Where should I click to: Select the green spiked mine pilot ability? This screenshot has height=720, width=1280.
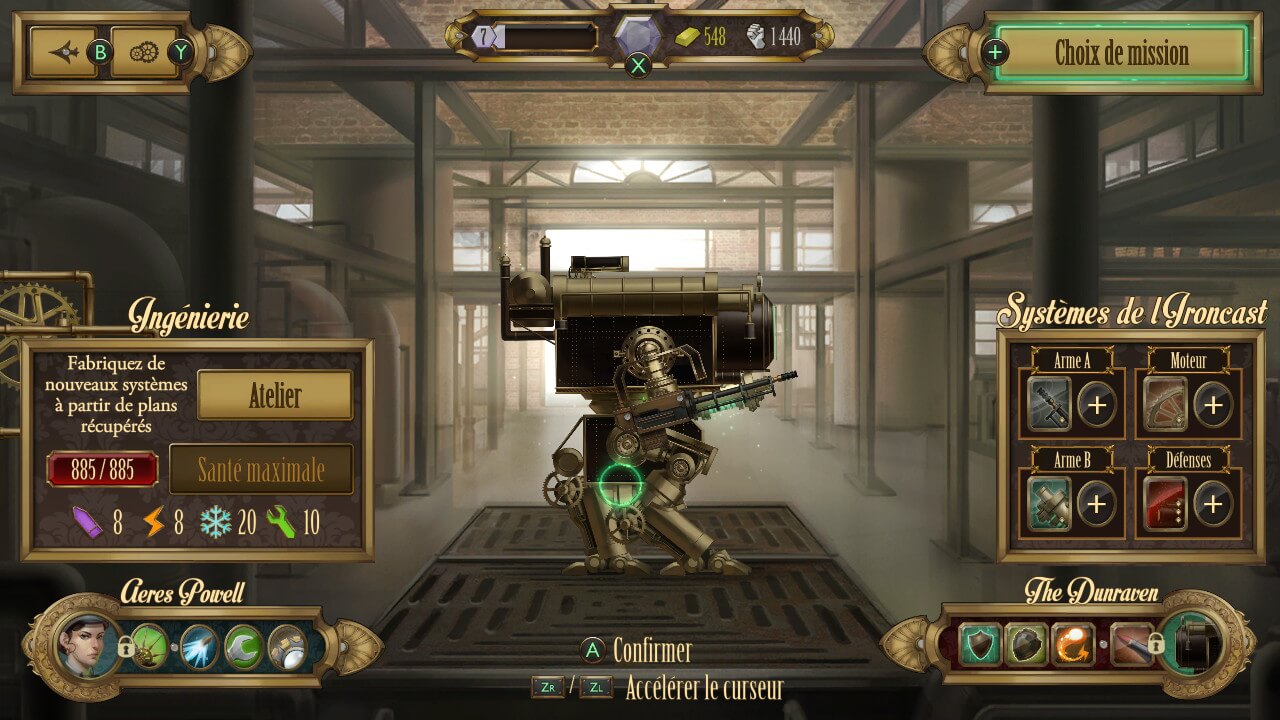click(x=151, y=647)
